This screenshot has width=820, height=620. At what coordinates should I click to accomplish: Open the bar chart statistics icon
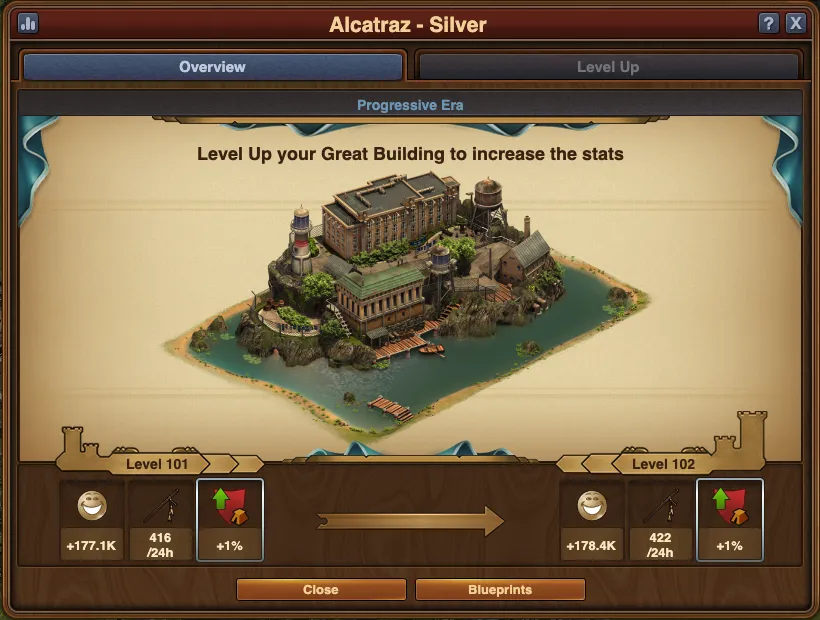[27, 23]
